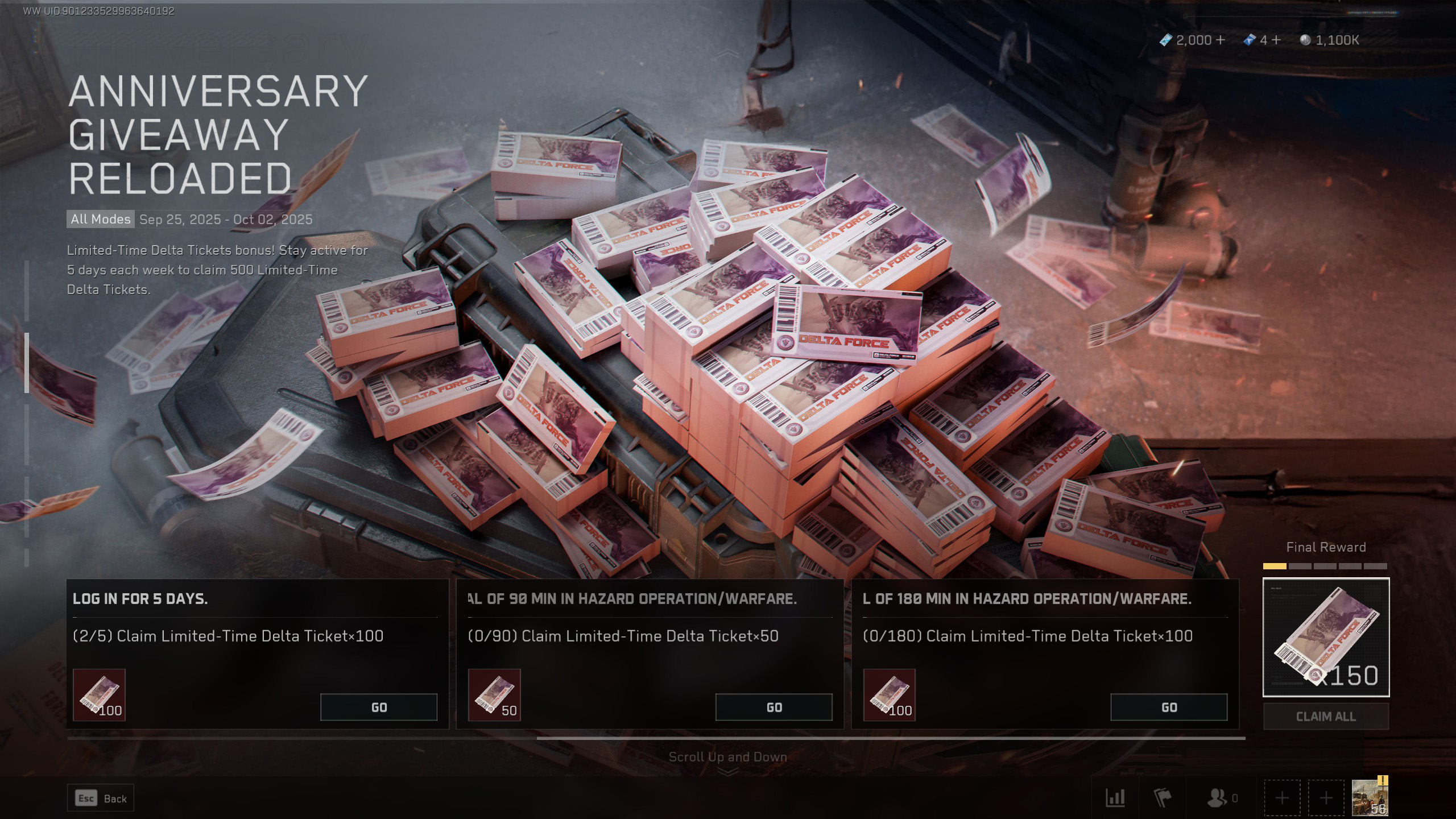1456x819 pixels.
Task: Open the player avatar showing level 56
Action: coord(1370,797)
